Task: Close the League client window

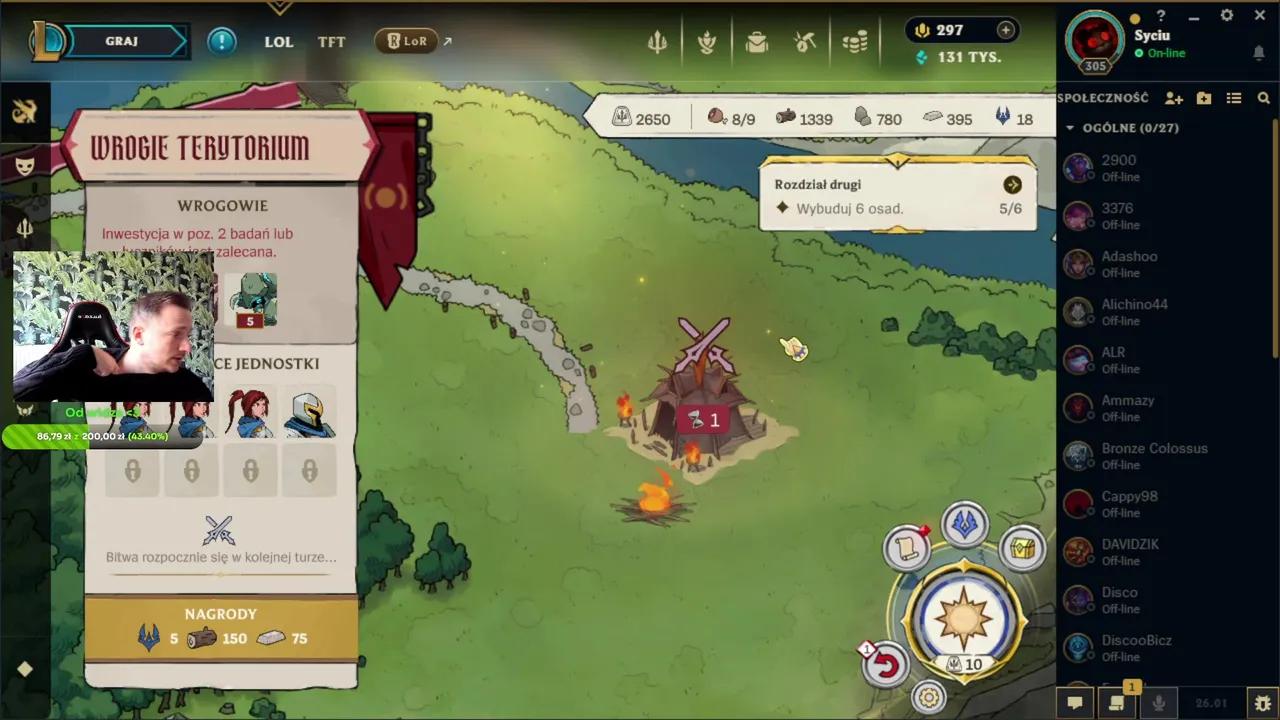Action: click(x=1256, y=16)
